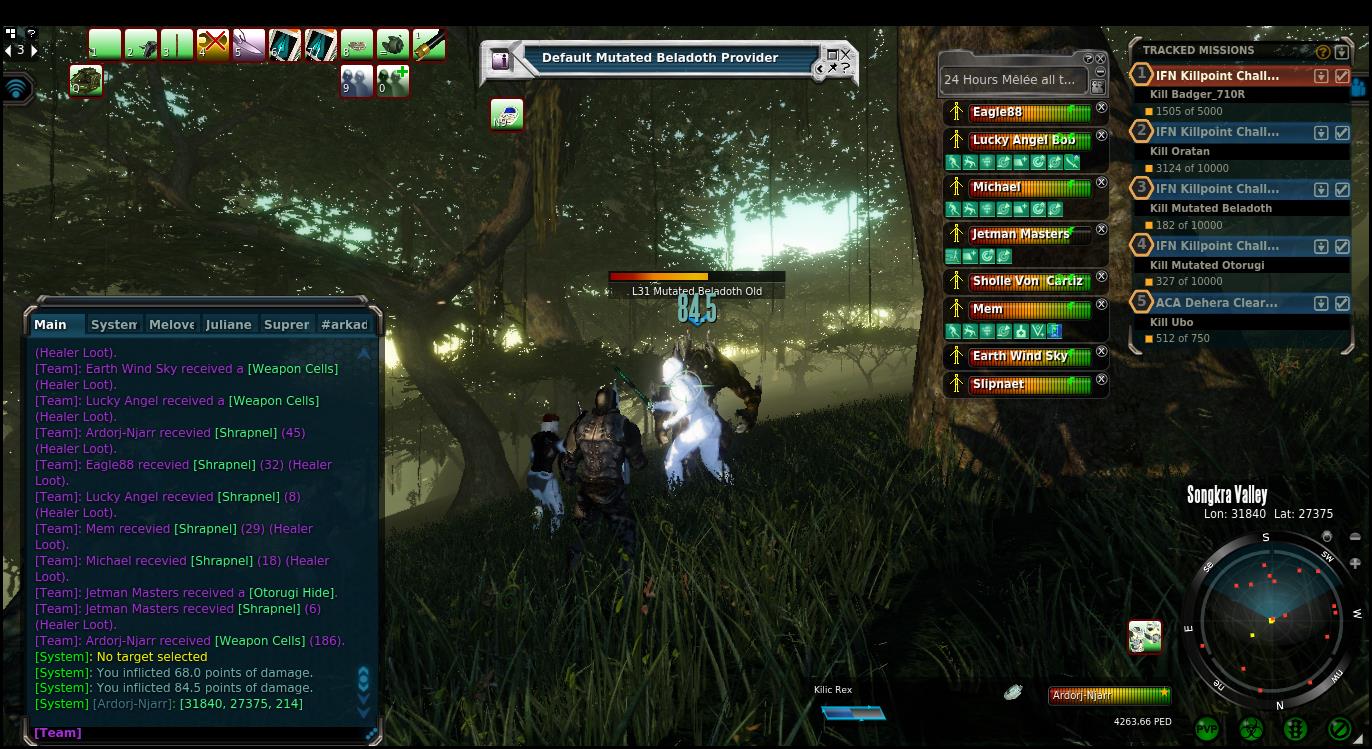Select team member Michael in the team panel
The height and width of the screenshot is (749, 1372).
[997, 187]
